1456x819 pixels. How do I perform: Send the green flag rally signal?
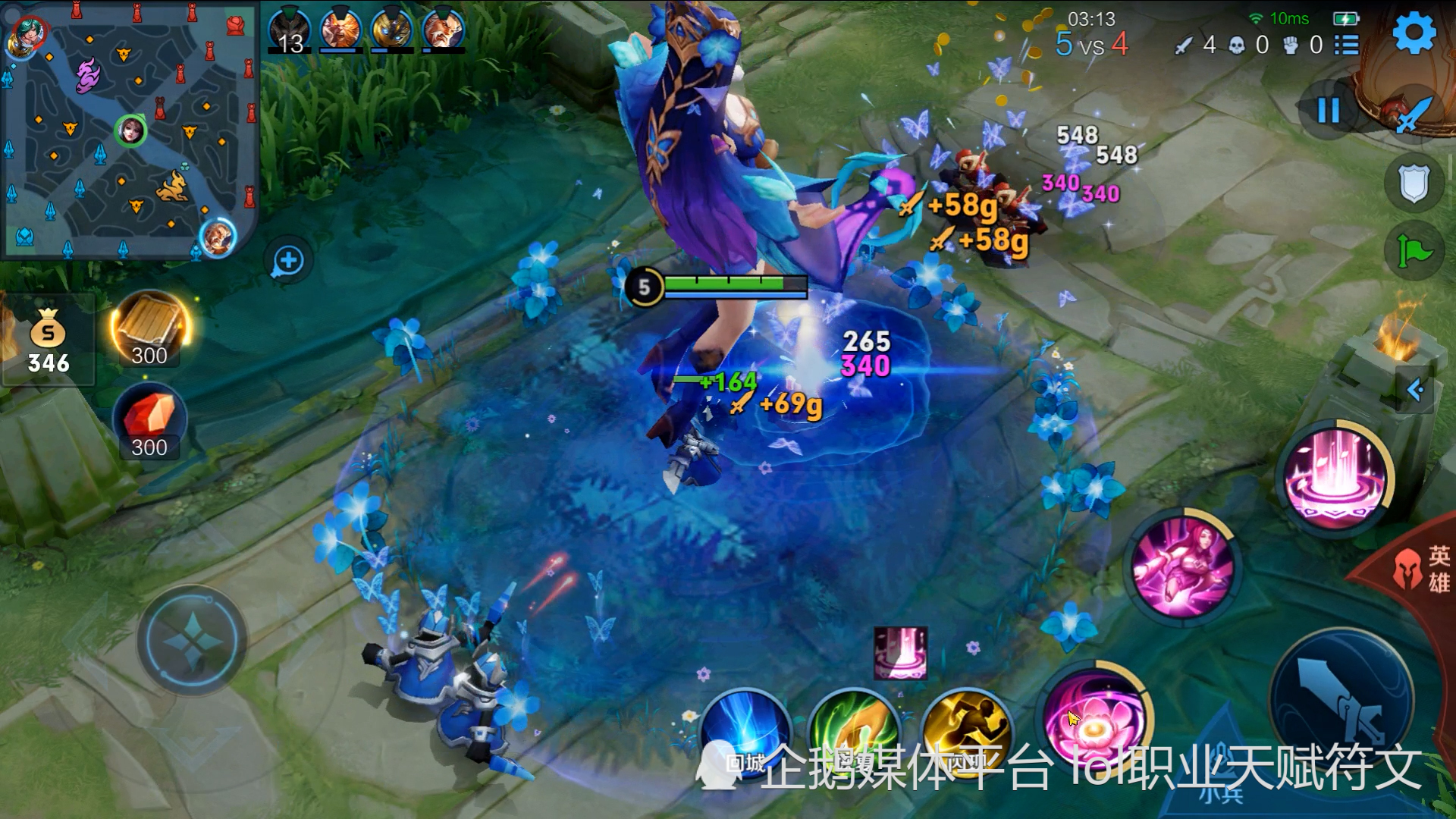pos(1414,251)
